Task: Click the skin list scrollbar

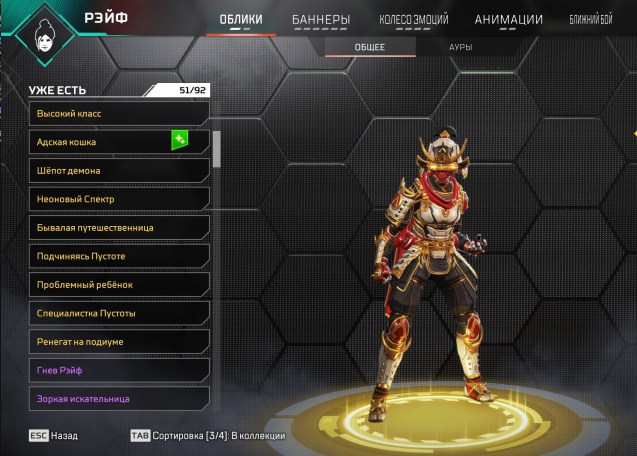Action: click(217, 145)
